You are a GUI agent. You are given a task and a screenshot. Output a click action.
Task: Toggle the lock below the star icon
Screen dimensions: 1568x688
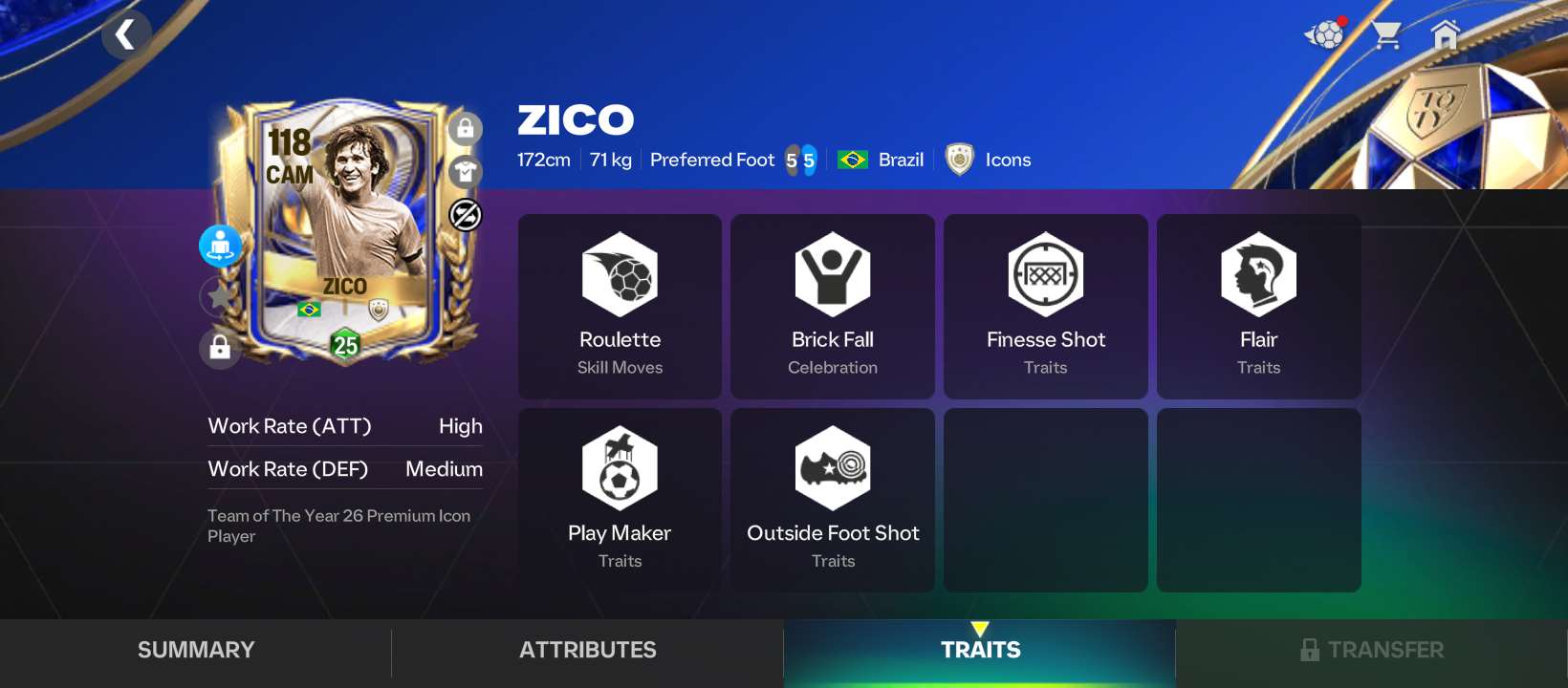click(x=220, y=348)
